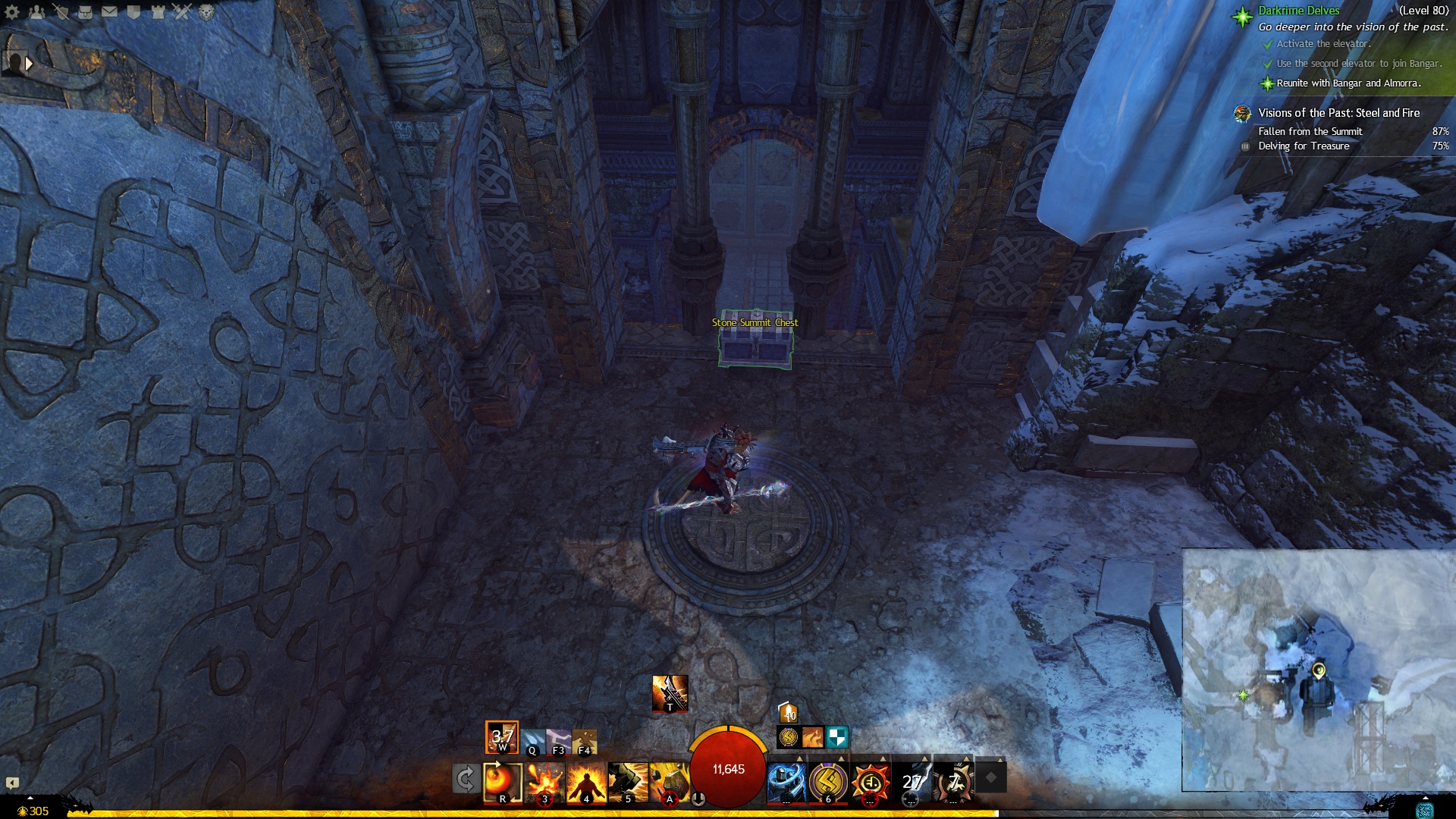Use the blue armored knight healing skill

click(x=786, y=782)
